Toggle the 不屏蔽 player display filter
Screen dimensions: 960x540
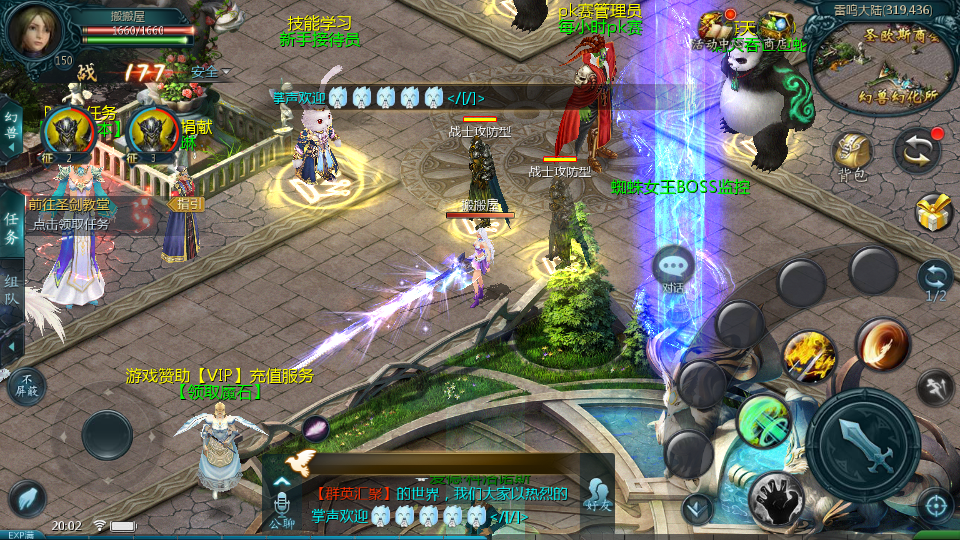26,386
